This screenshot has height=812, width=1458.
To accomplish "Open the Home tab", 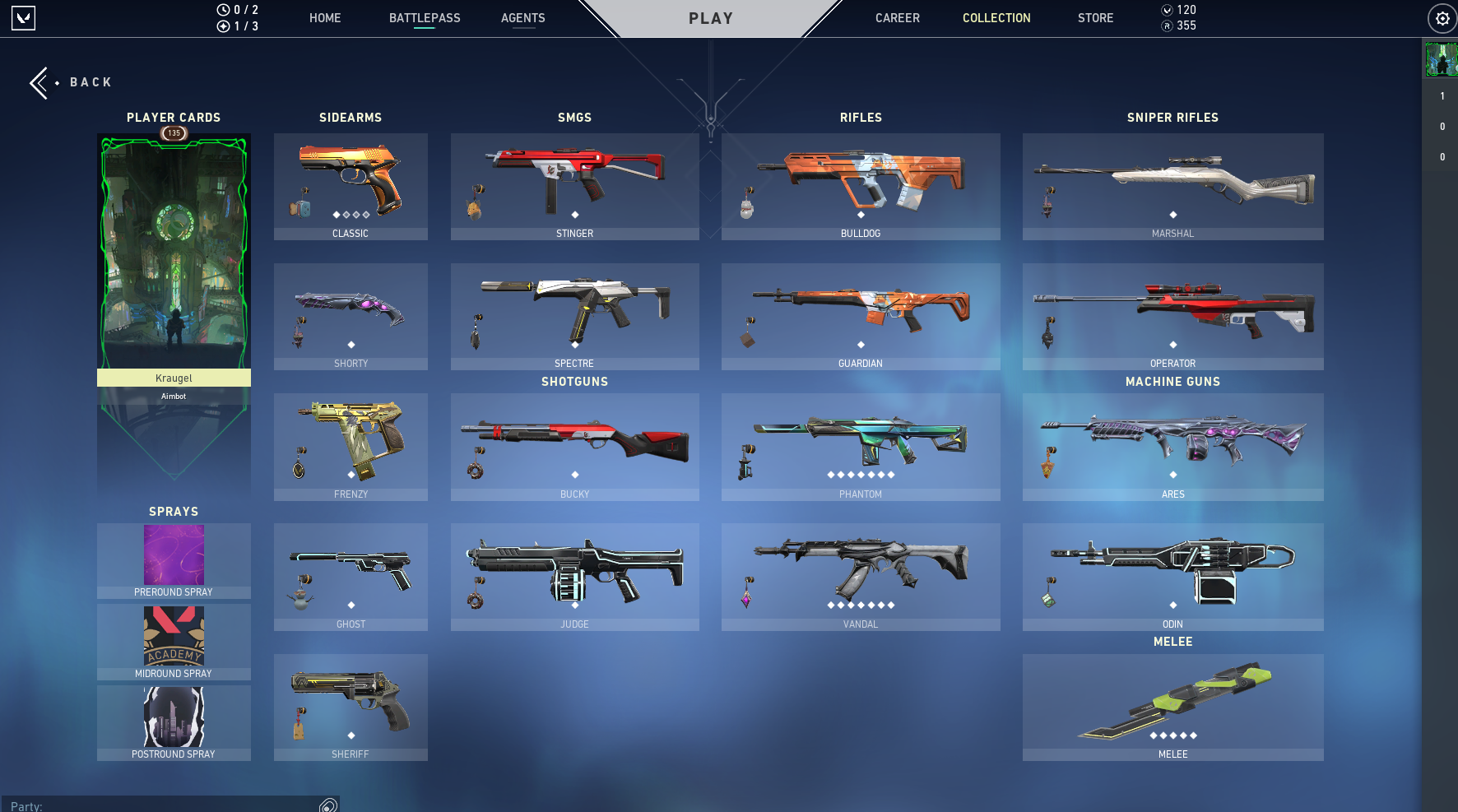I will click(325, 18).
